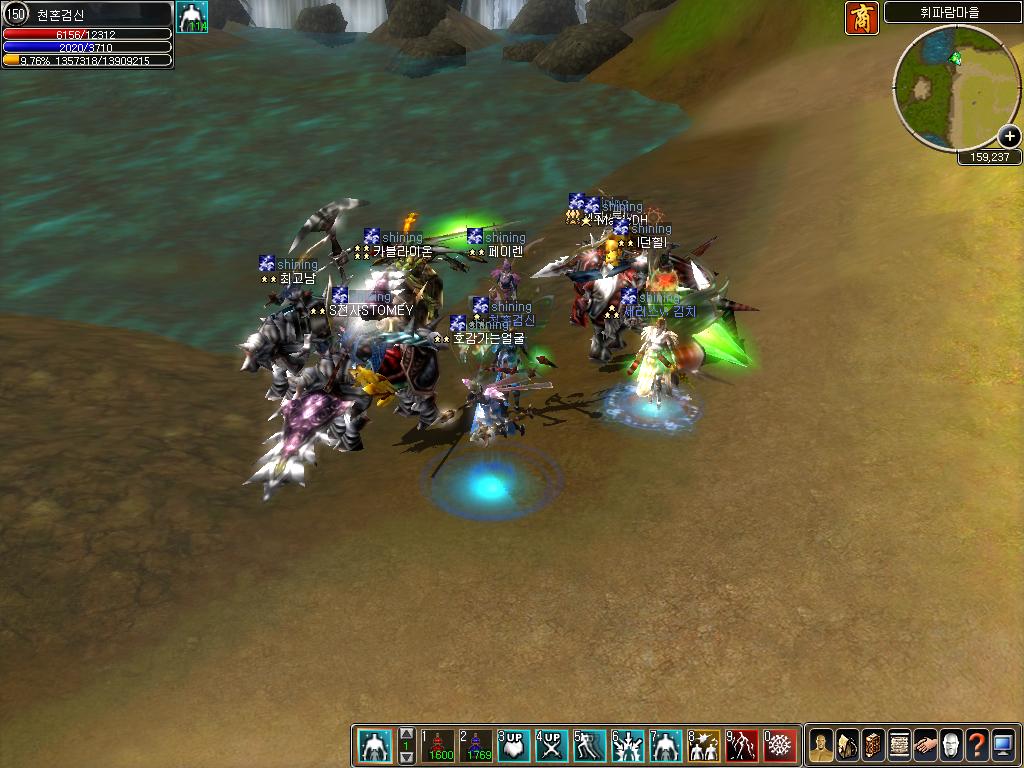
Task: Activate the crossed swords UP skill in slot 4
Action: (x=551, y=746)
